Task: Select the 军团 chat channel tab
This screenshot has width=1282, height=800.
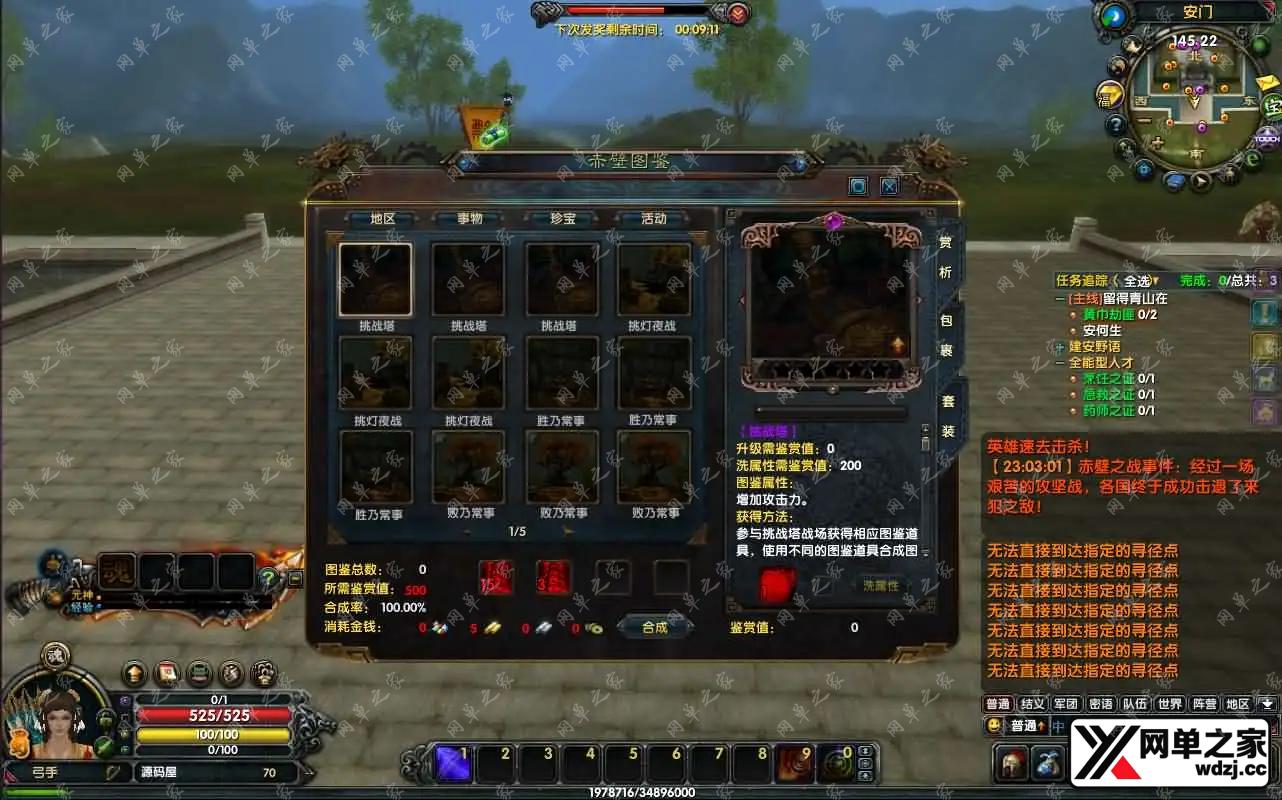Action: pyautogui.click(x=1066, y=704)
